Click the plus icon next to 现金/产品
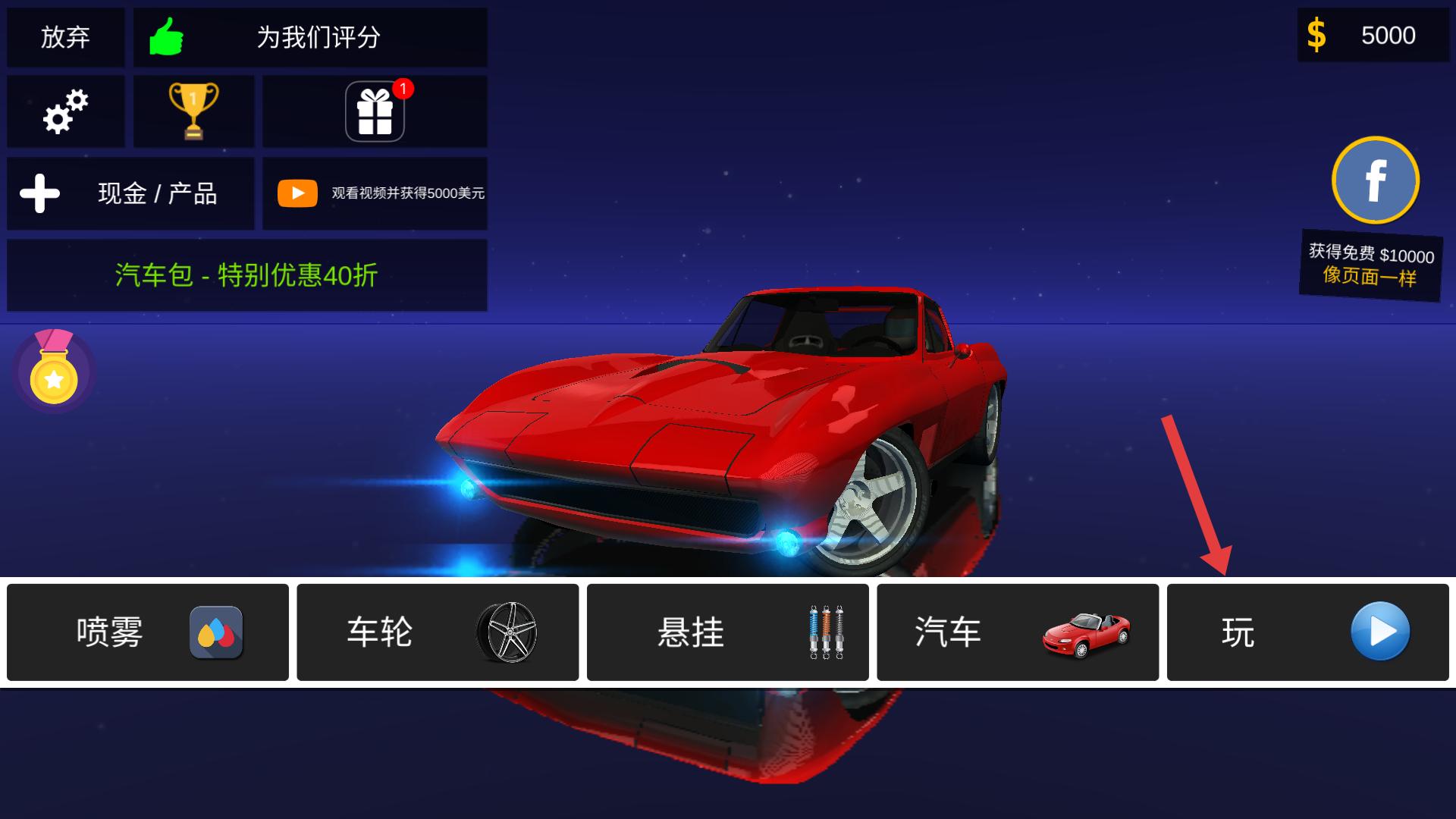The height and width of the screenshot is (819, 1456). [x=39, y=193]
